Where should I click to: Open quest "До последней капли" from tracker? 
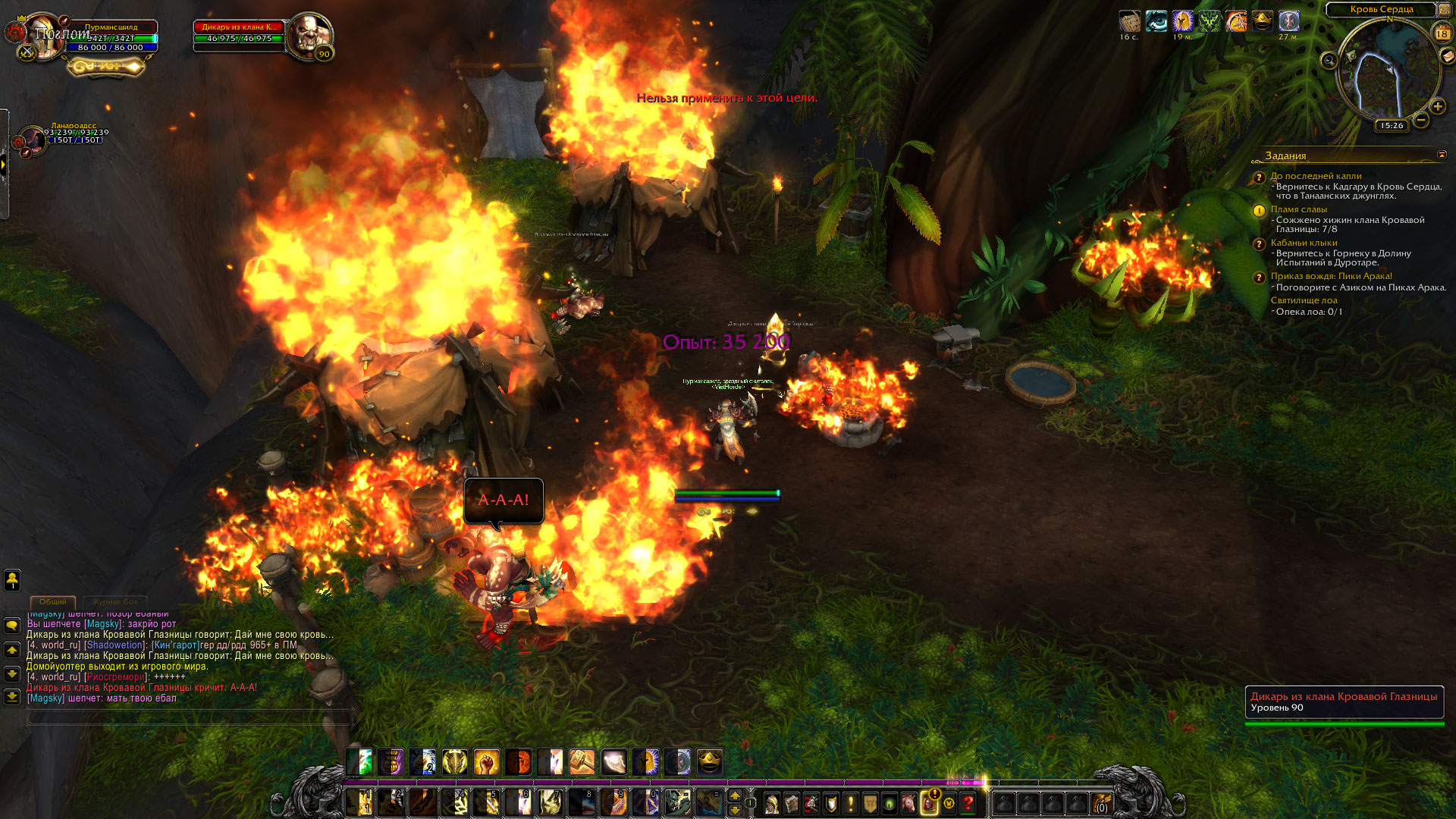tap(1316, 176)
